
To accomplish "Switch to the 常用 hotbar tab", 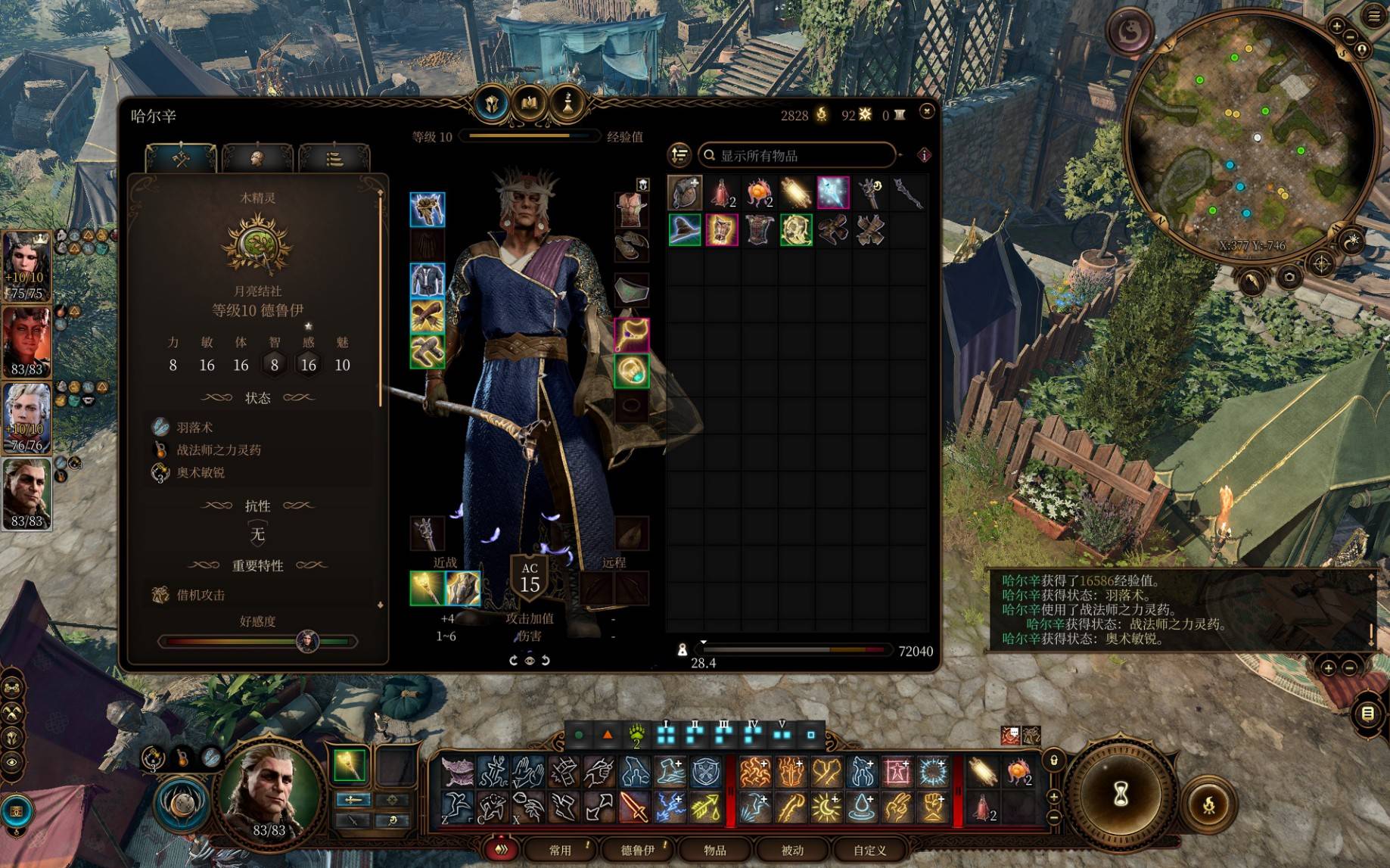I will coord(560,850).
